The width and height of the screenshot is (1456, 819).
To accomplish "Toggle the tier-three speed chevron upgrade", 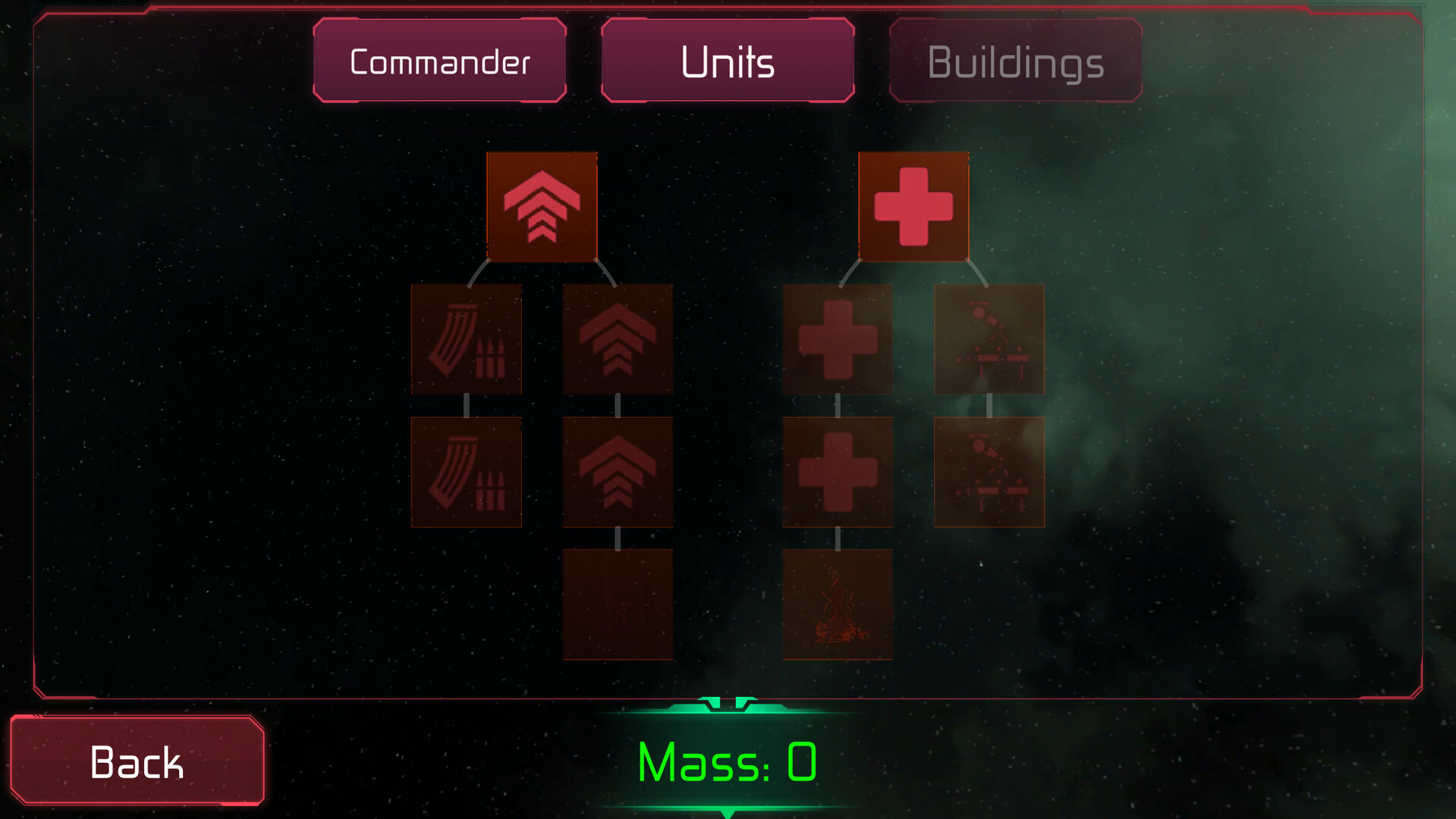I will coord(618,472).
